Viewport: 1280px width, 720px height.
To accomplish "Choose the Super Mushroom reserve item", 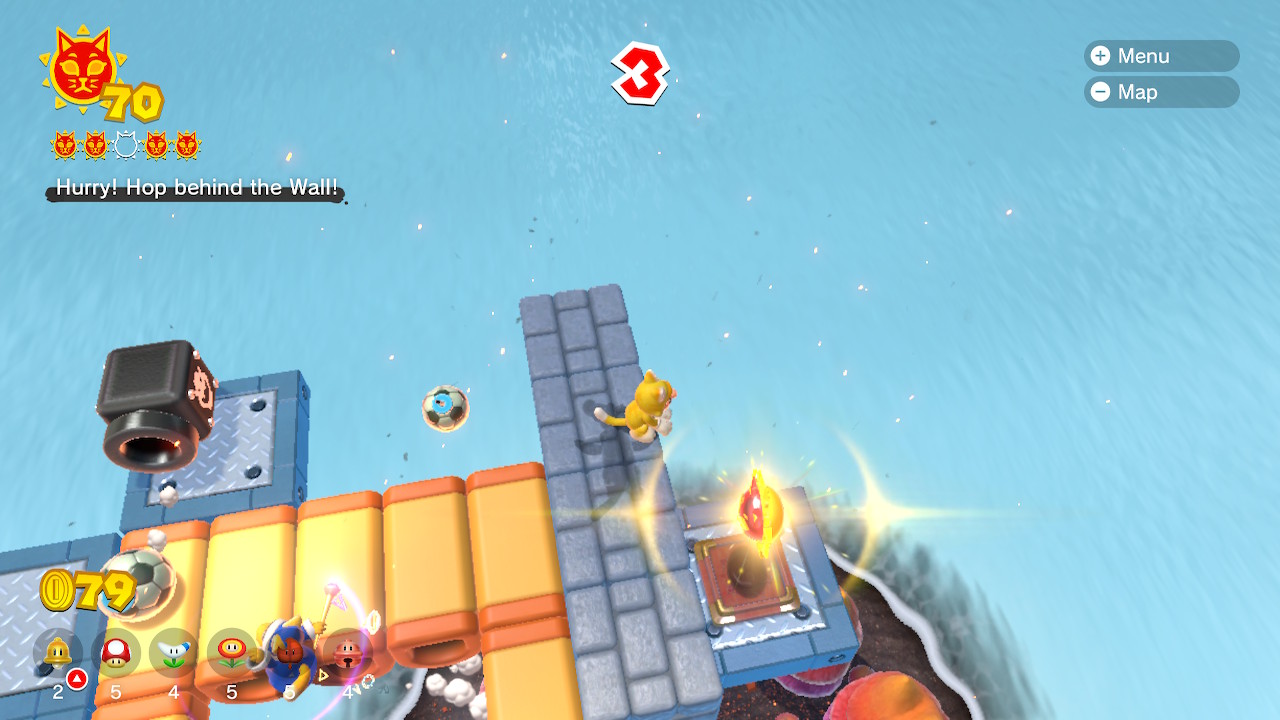I will [115, 652].
